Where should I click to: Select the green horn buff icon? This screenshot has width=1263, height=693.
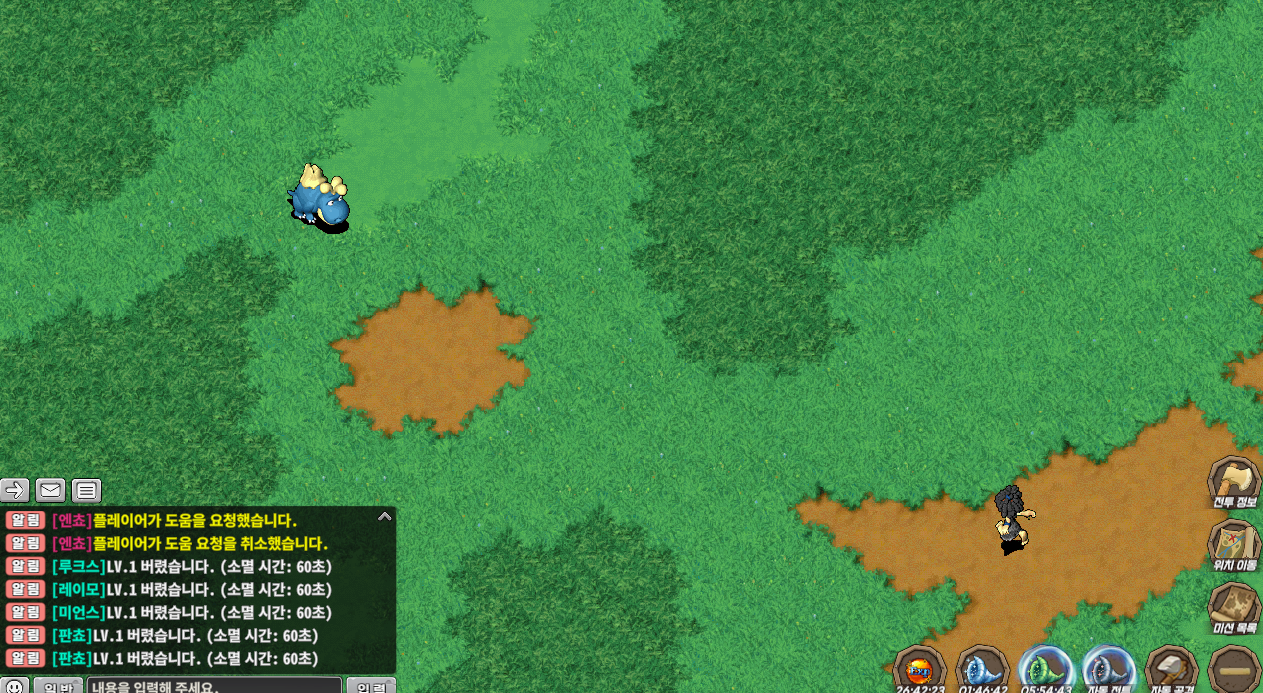pos(1045,669)
